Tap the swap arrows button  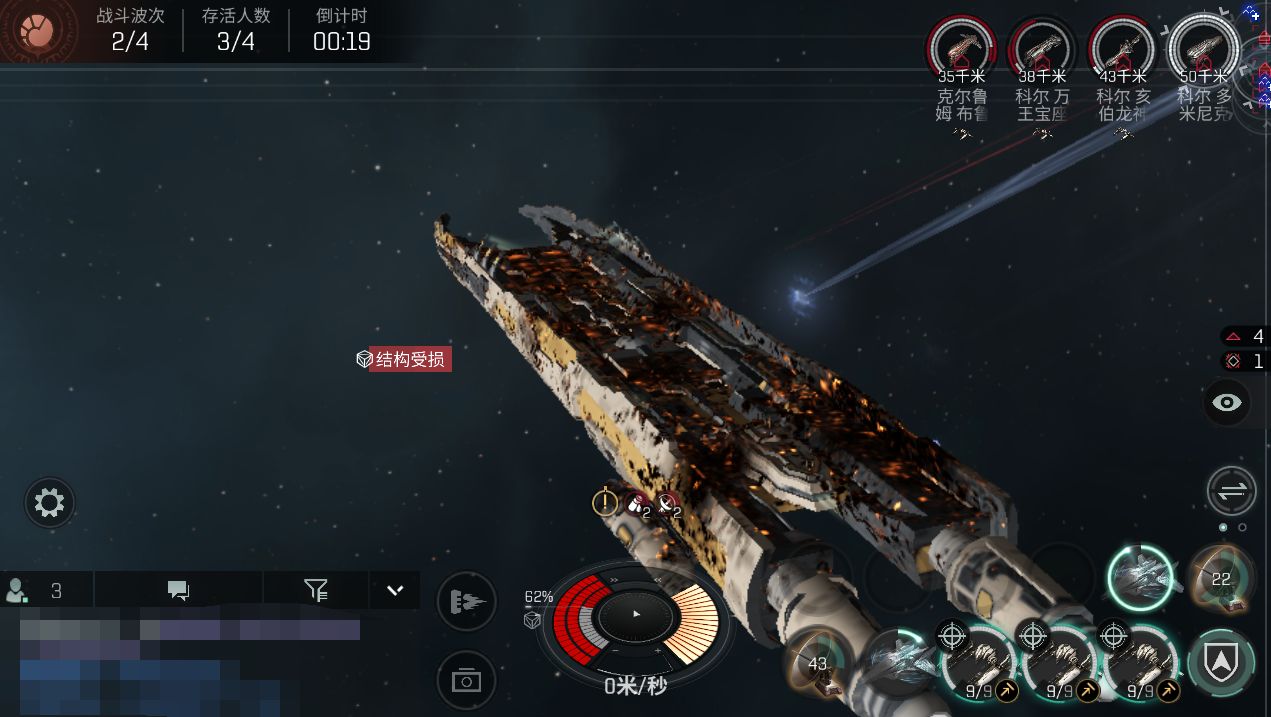click(1231, 491)
